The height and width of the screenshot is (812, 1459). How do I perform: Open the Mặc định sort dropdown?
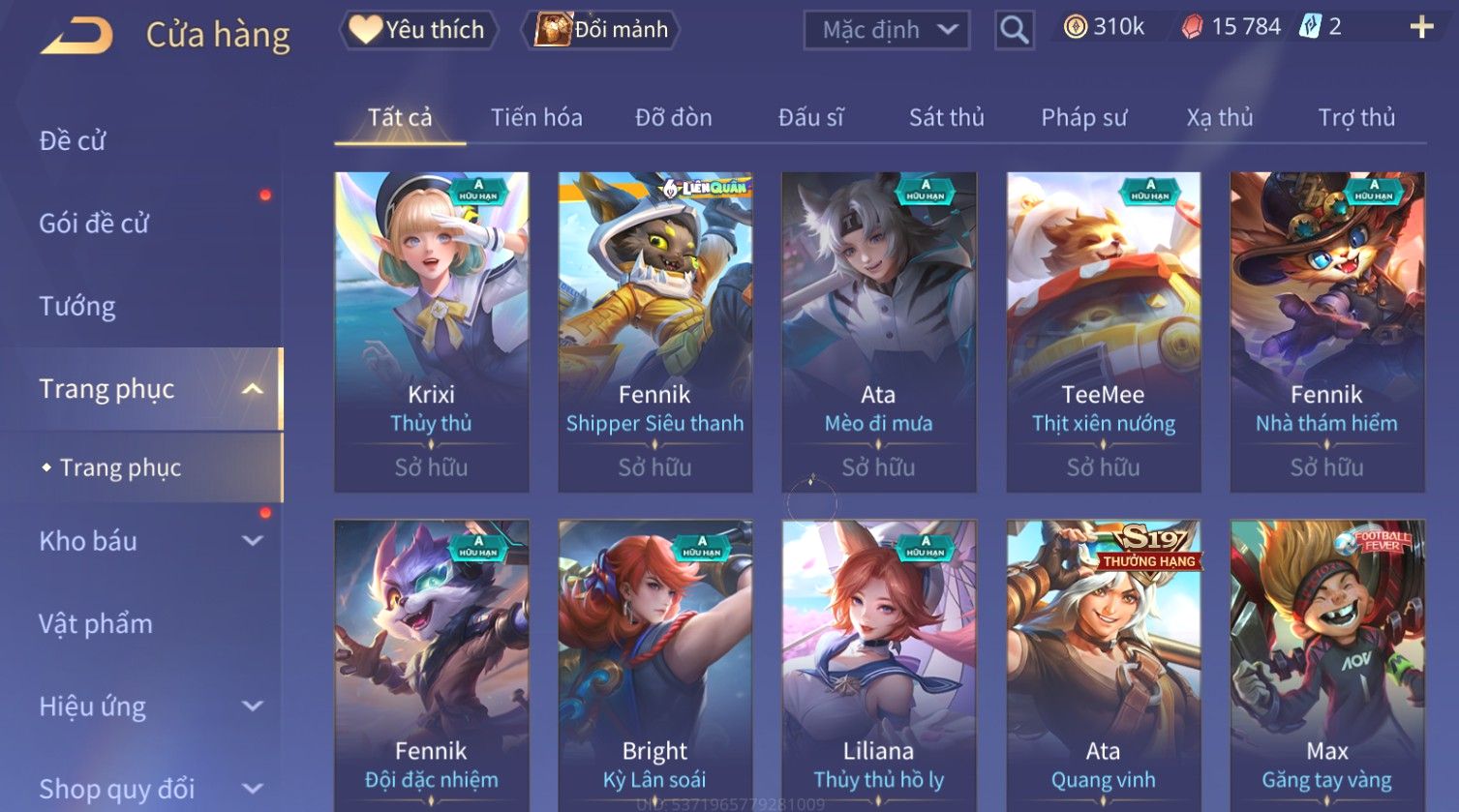[887, 31]
